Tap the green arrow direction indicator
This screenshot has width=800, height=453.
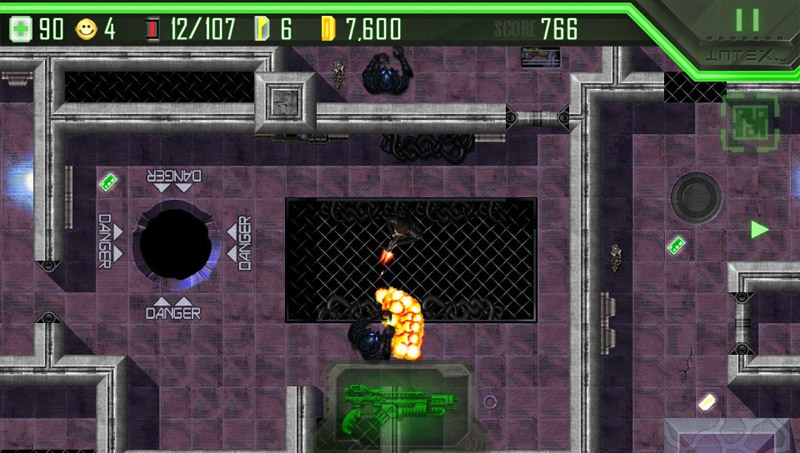click(x=760, y=230)
